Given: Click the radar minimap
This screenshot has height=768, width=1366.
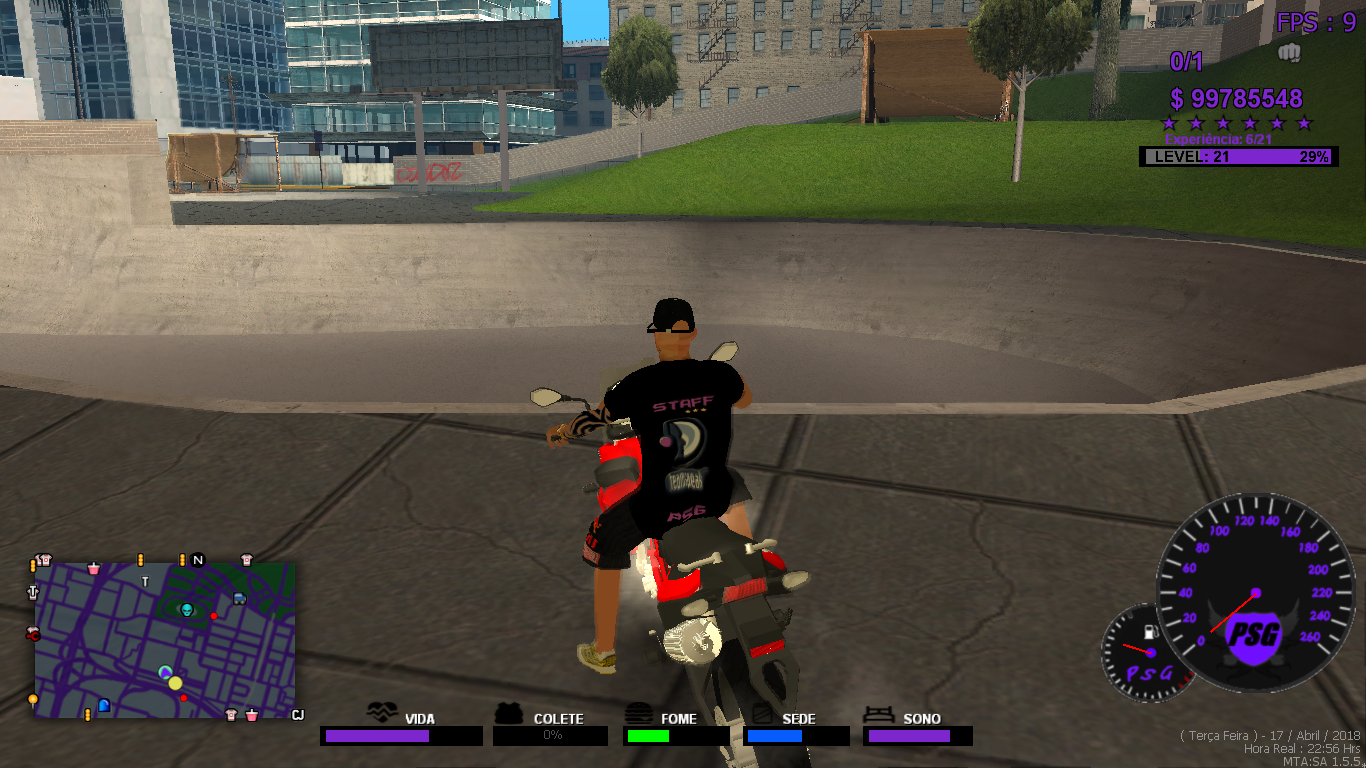Looking at the screenshot, I should coord(165,640).
